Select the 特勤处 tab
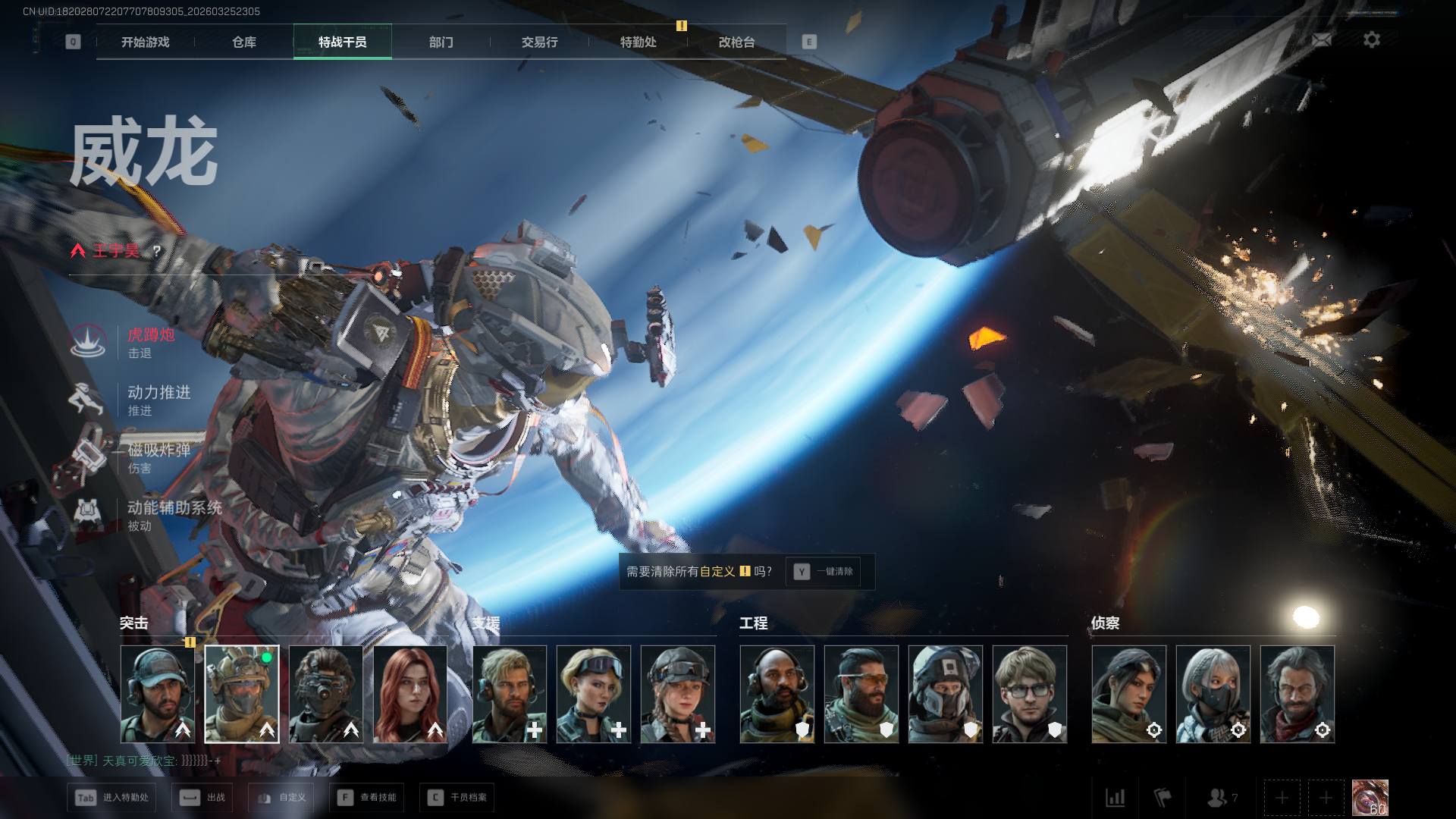 [x=639, y=42]
